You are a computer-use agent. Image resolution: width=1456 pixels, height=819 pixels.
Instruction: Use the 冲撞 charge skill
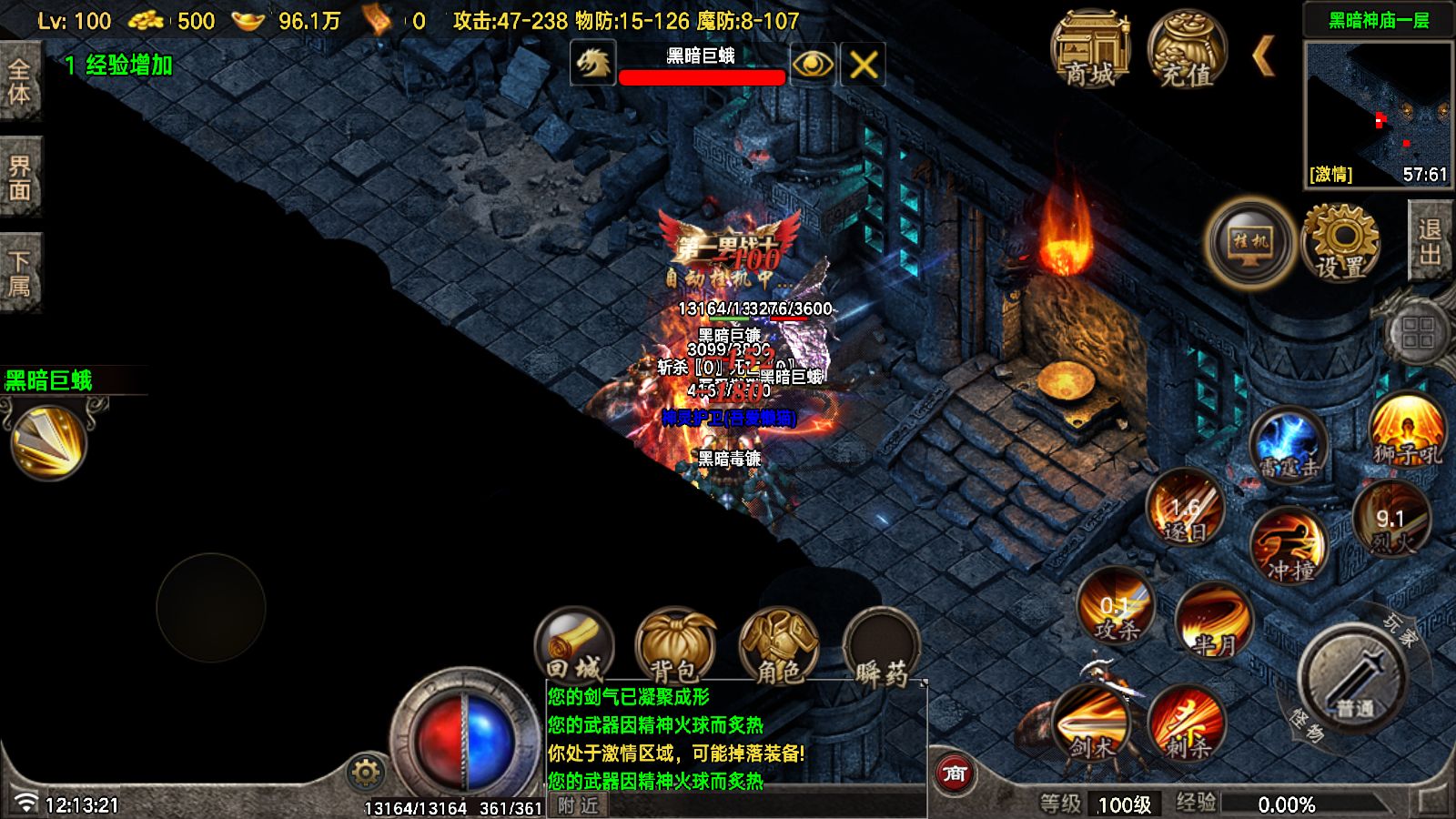1289,545
